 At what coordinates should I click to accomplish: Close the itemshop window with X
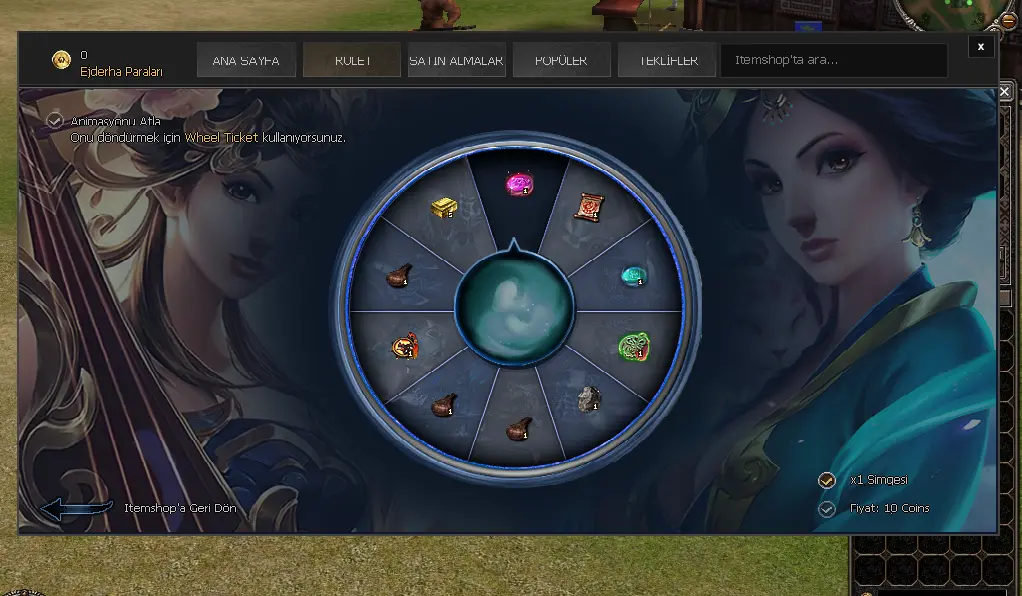[x=981, y=46]
